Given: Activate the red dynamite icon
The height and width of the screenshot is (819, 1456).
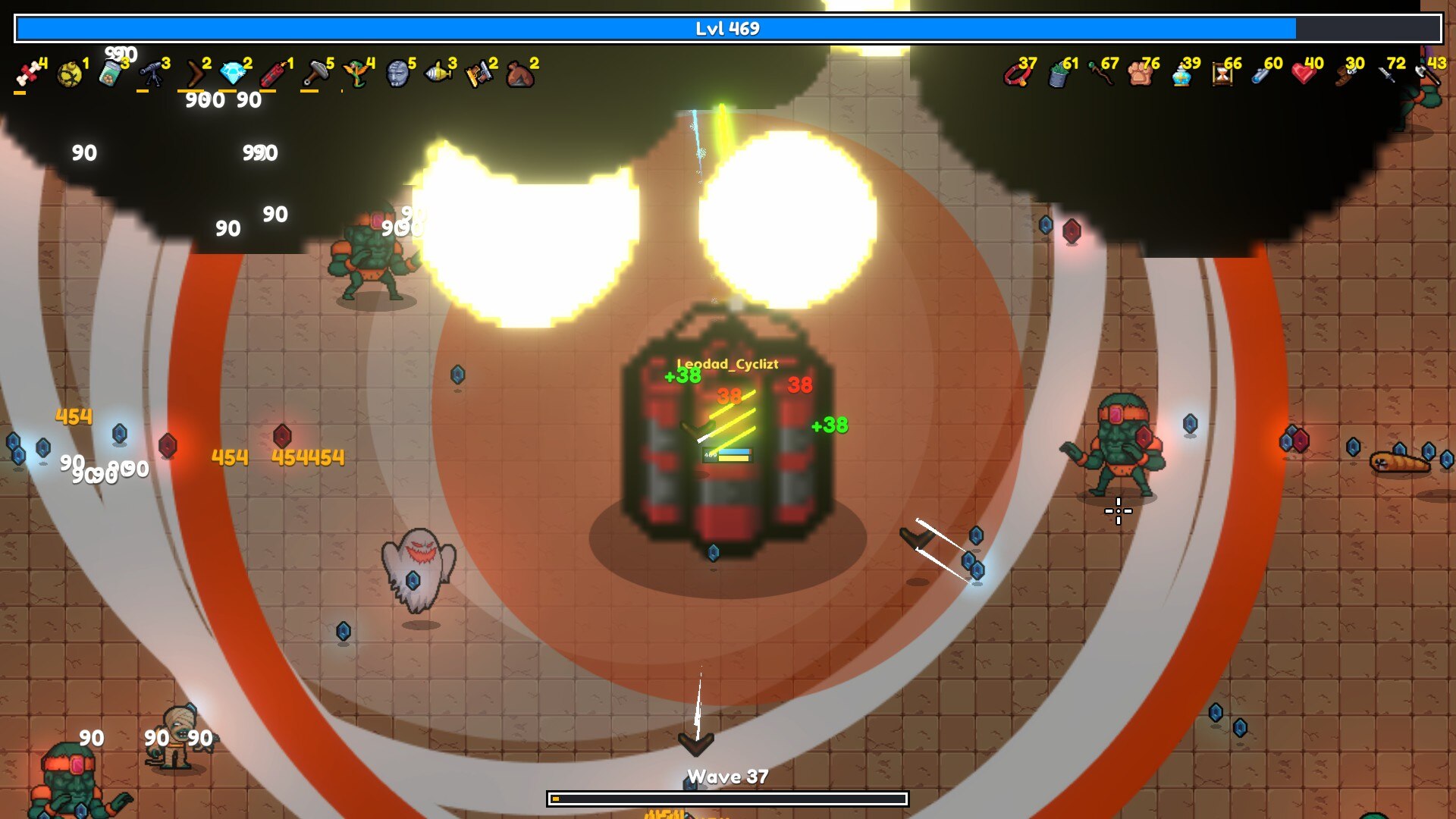Looking at the screenshot, I should coord(274,74).
